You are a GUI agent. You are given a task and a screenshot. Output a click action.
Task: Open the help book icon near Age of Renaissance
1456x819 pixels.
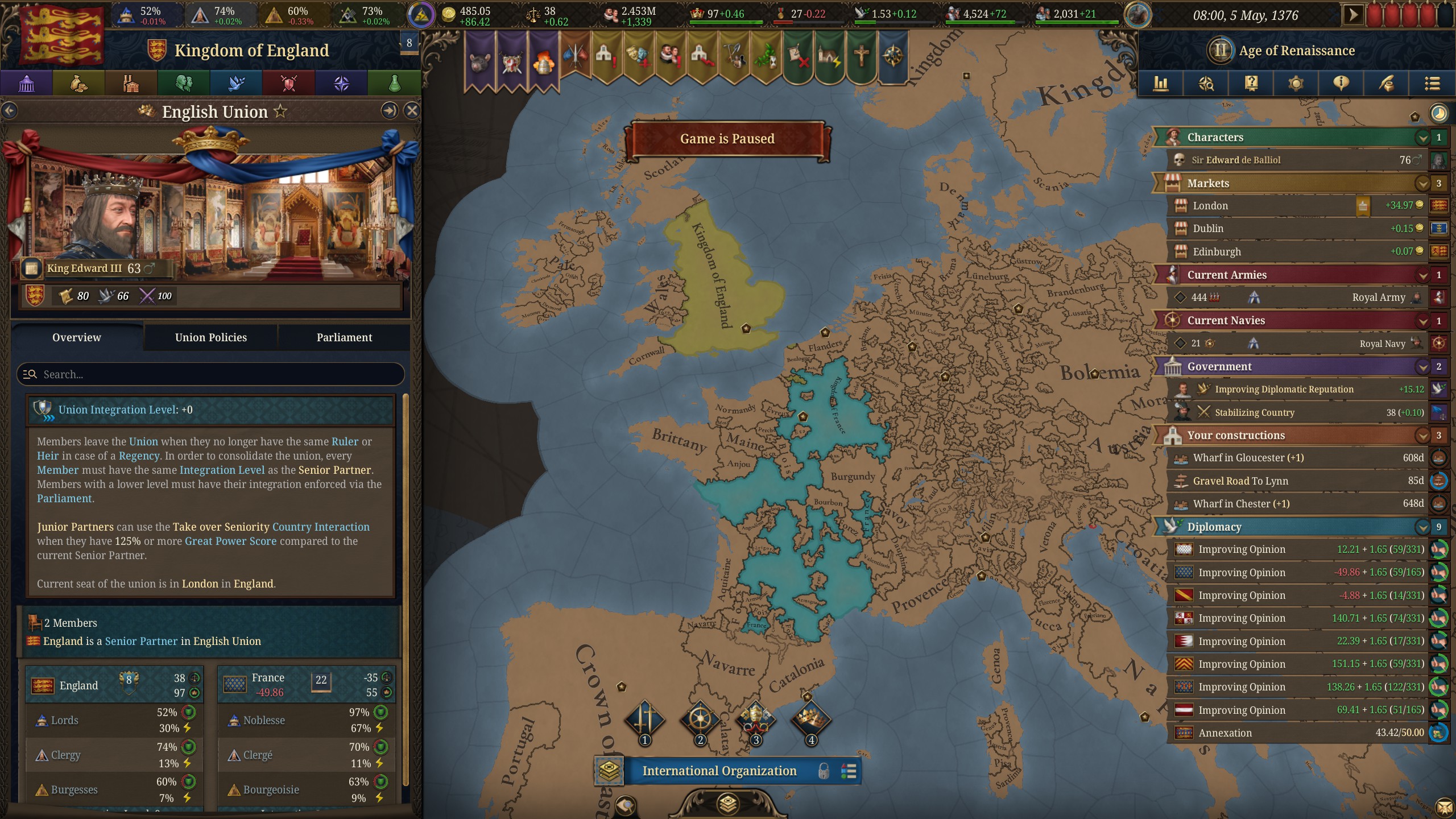[x=1251, y=84]
